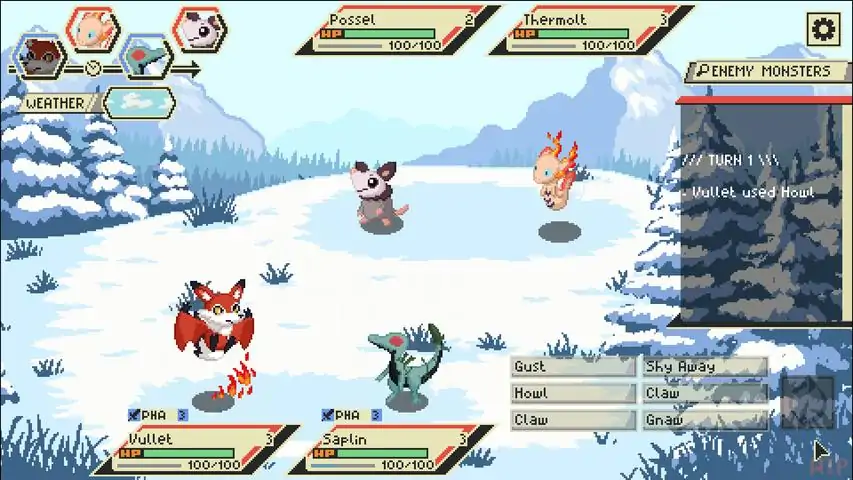Select the Possel portrait in turn order
This screenshot has height=480, width=853.
point(200,28)
